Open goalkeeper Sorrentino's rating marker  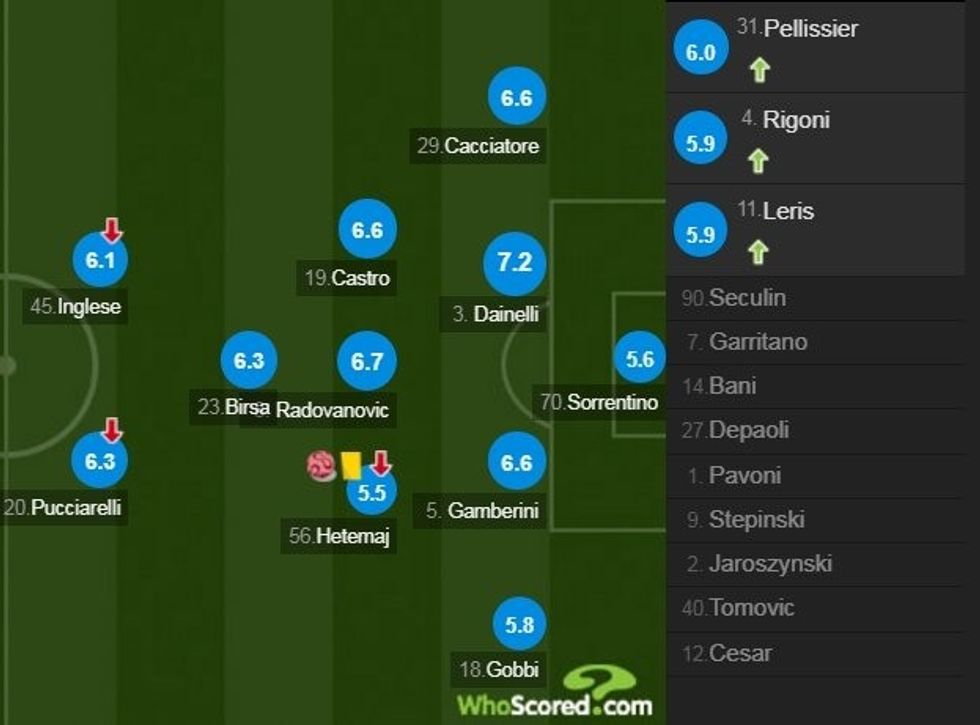639,361
